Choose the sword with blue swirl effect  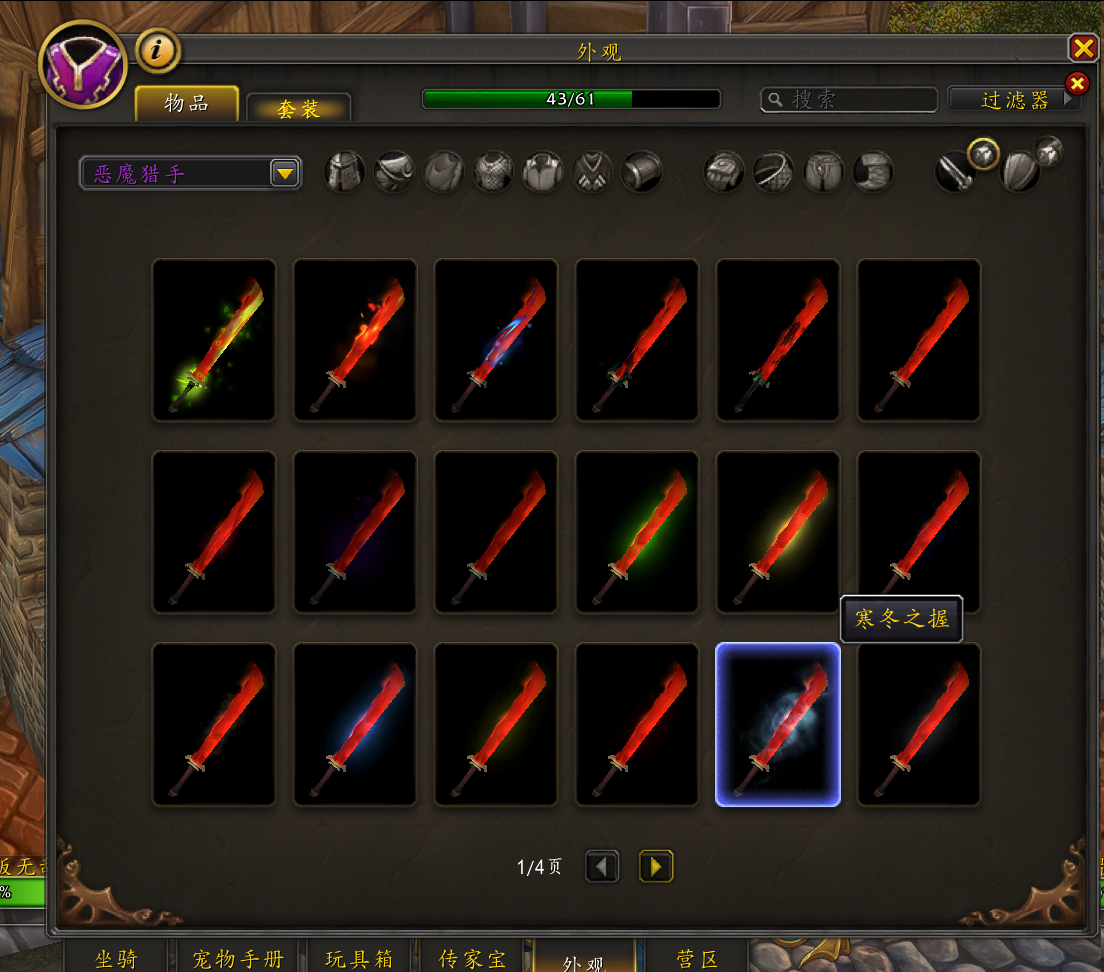pyautogui.click(x=496, y=340)
